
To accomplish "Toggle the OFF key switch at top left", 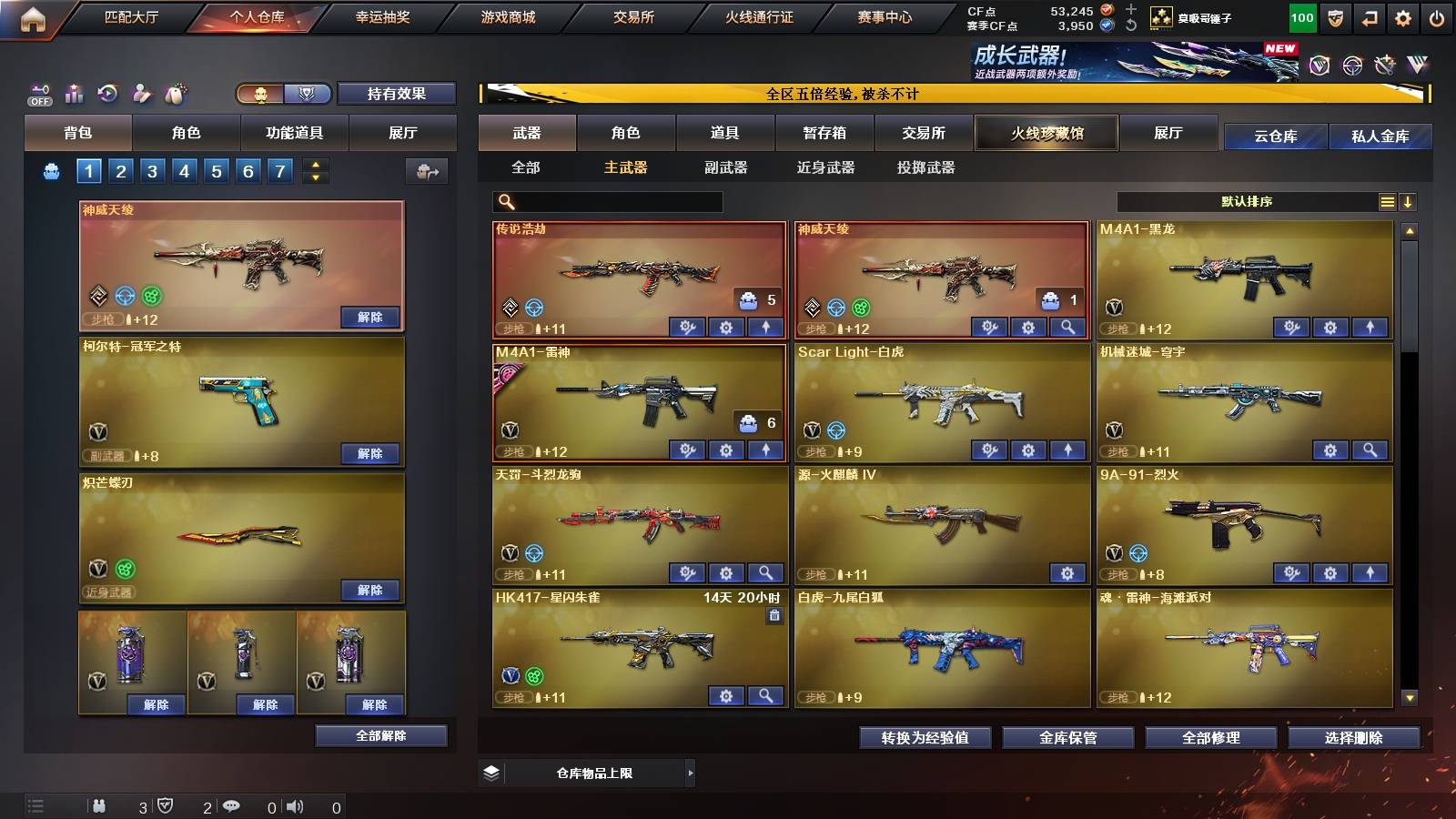I will coord(38,94).
